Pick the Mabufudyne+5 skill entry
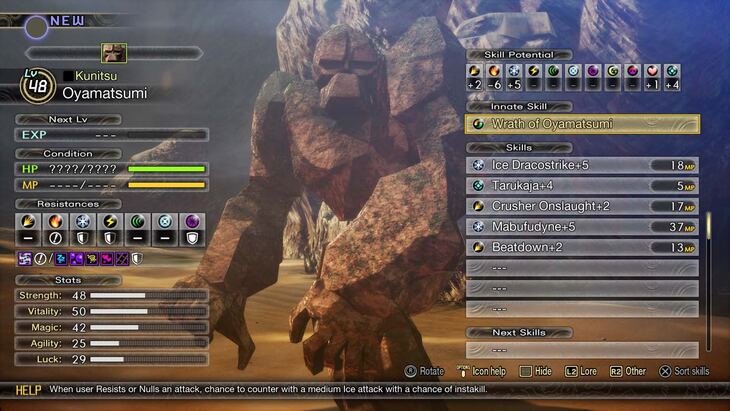The image size is (730, 411). coord(582,227)
